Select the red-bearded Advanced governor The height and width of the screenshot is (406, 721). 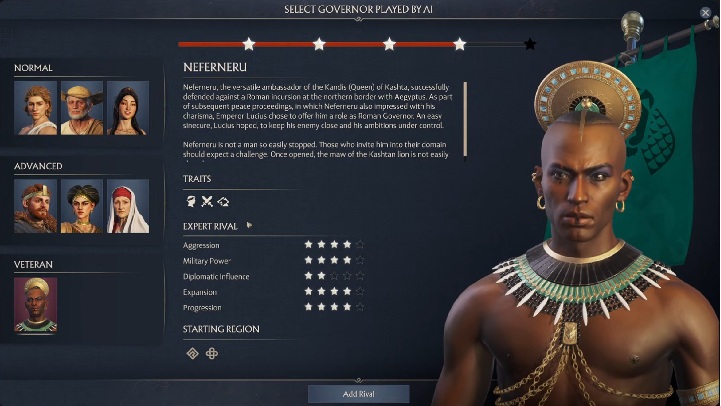[34, 206]
